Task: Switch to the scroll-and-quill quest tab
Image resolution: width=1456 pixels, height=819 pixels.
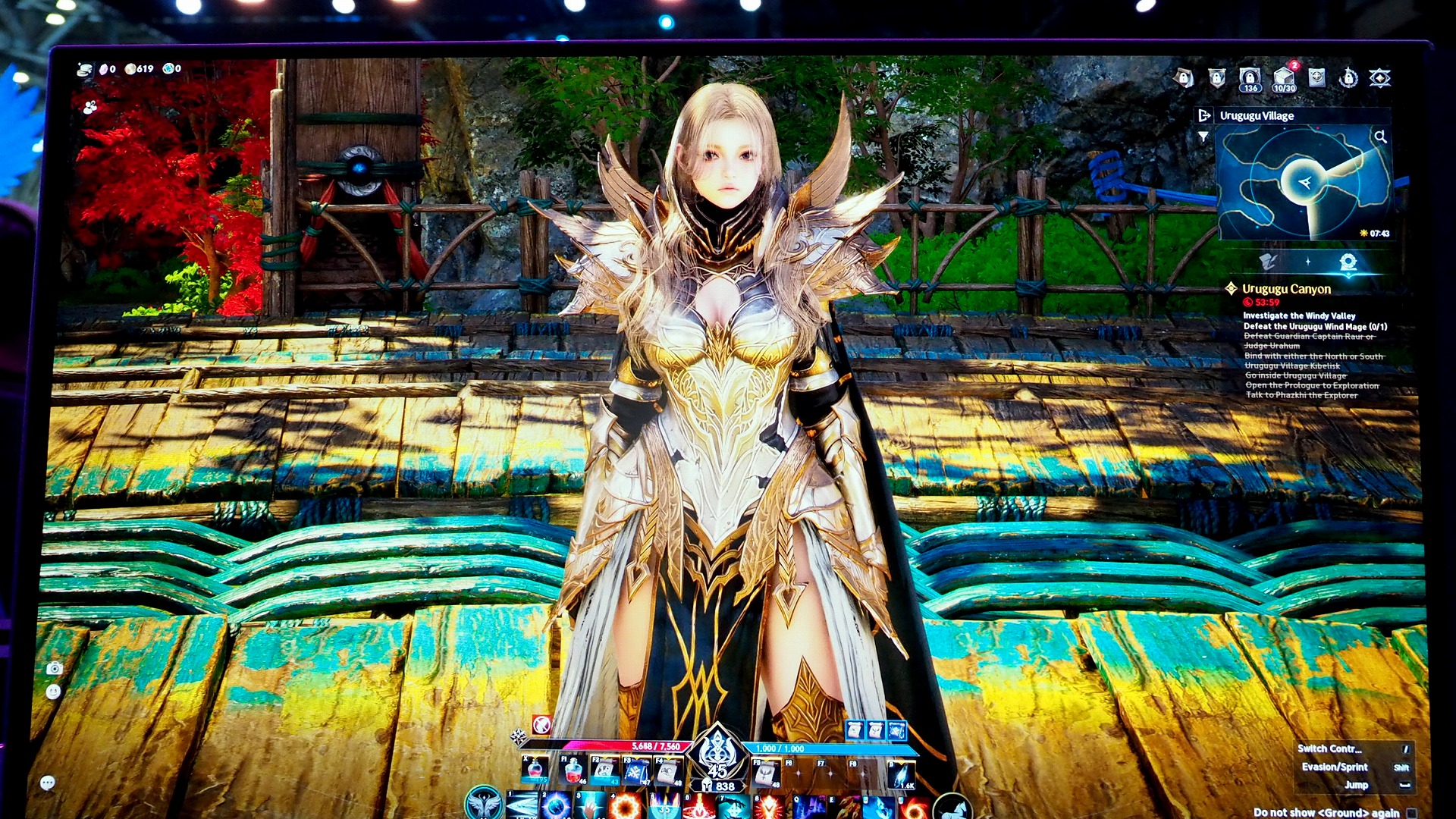Action: coord(1268,262)
